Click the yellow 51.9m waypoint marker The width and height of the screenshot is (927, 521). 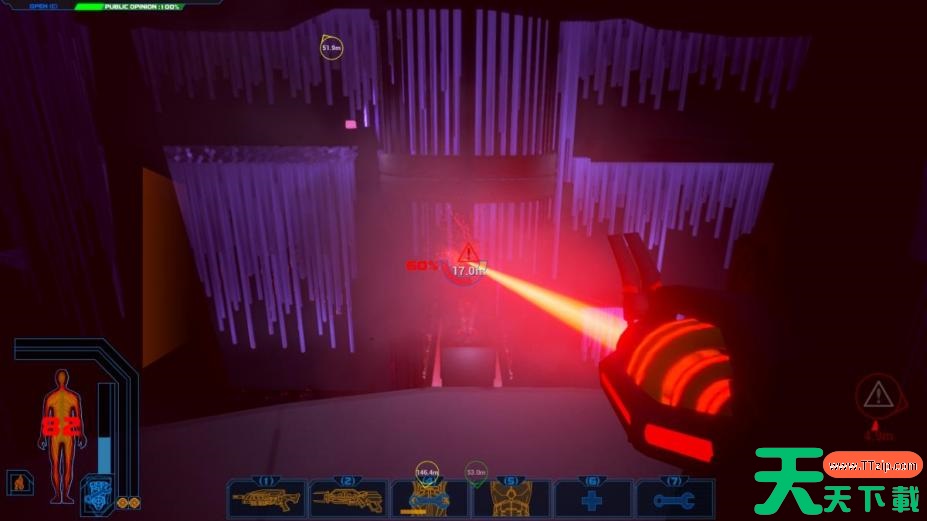[332, 47]
